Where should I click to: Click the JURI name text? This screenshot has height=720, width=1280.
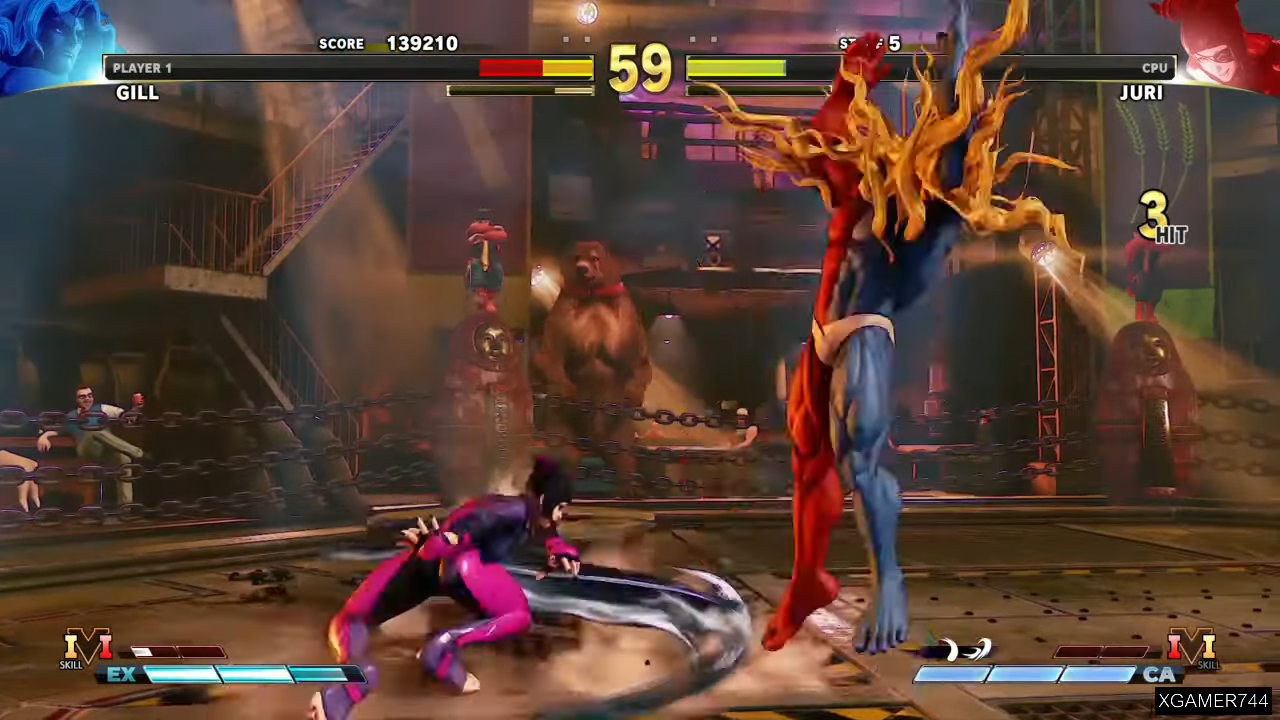(x=1141, y=92)
